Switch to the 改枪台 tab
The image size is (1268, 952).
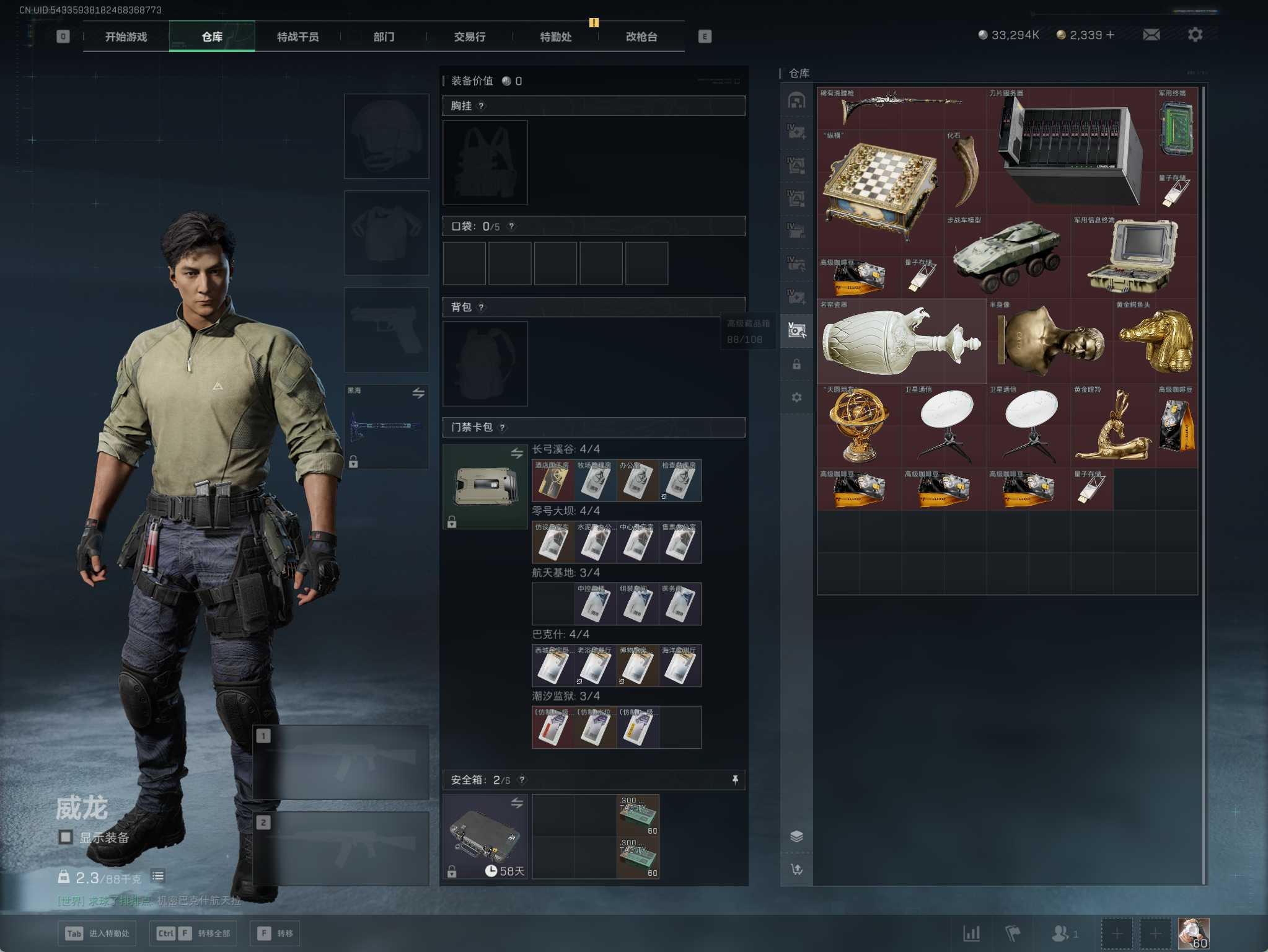[641, 37]
